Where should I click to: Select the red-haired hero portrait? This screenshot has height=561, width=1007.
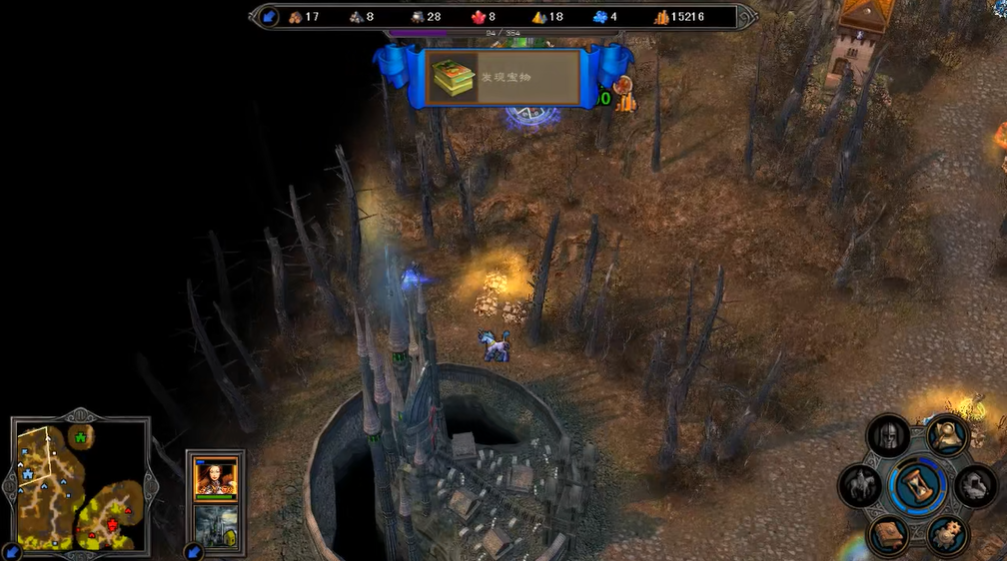pyautogui.click(x=215, y=476)
